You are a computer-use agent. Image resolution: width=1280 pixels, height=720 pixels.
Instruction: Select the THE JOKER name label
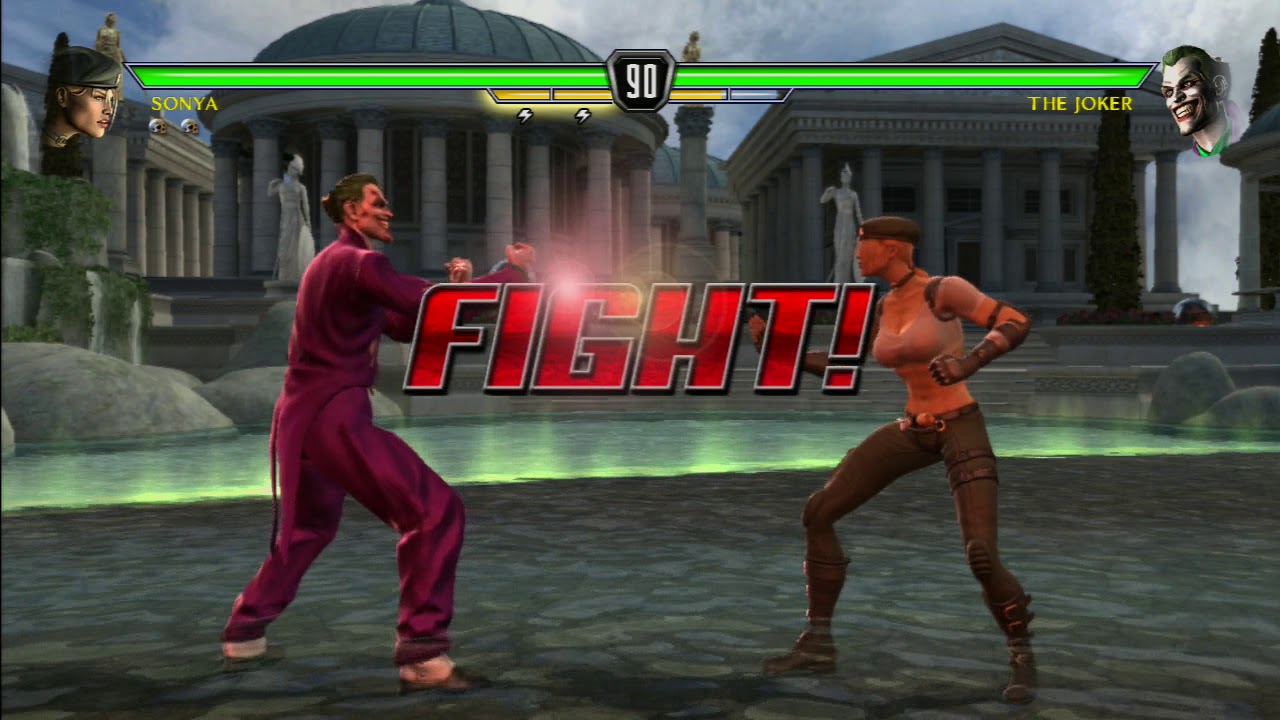click(x=1082, y=103)
